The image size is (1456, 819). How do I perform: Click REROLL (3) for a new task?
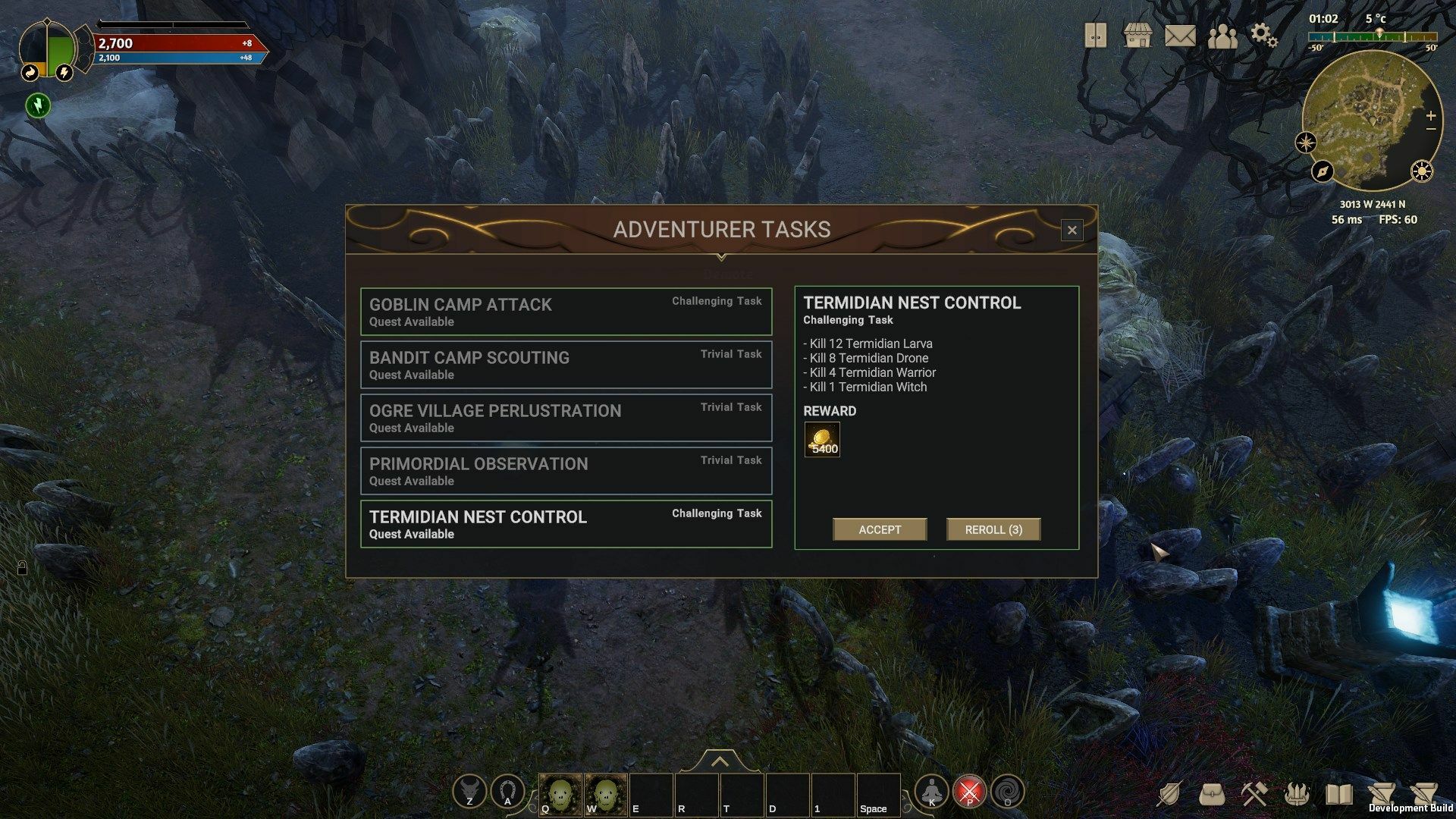point(993,529)
